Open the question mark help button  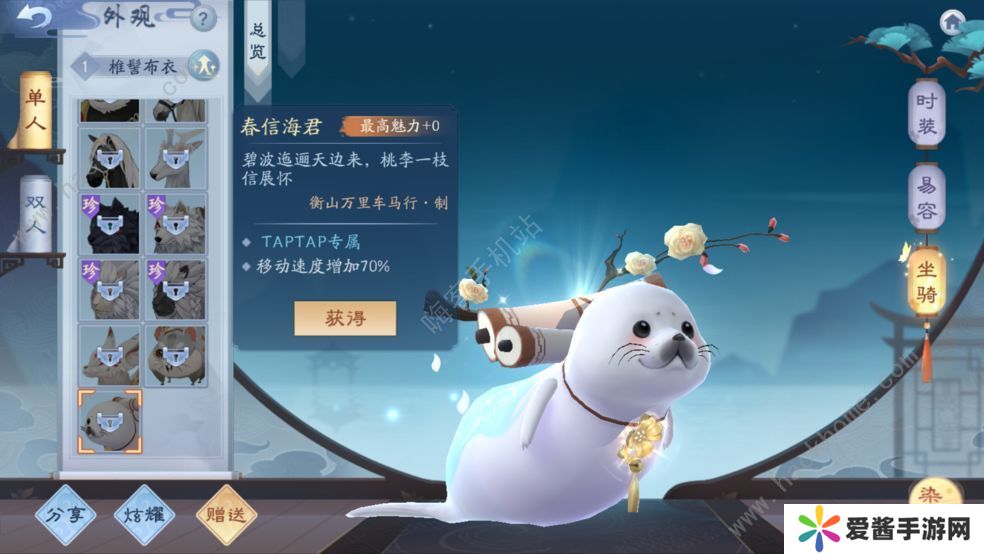pyautogui.click(x=203, y=18)
